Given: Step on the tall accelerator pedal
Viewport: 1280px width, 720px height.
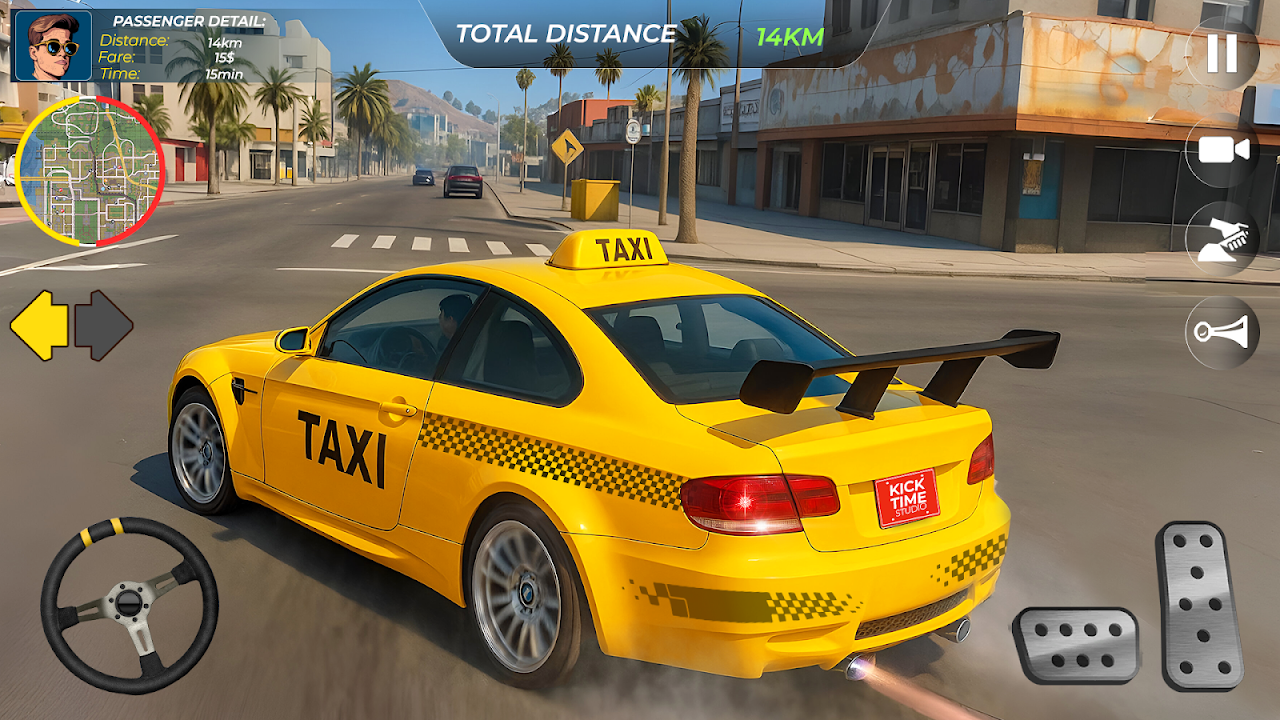Looking at the screenshot, I should [1199, 605].
